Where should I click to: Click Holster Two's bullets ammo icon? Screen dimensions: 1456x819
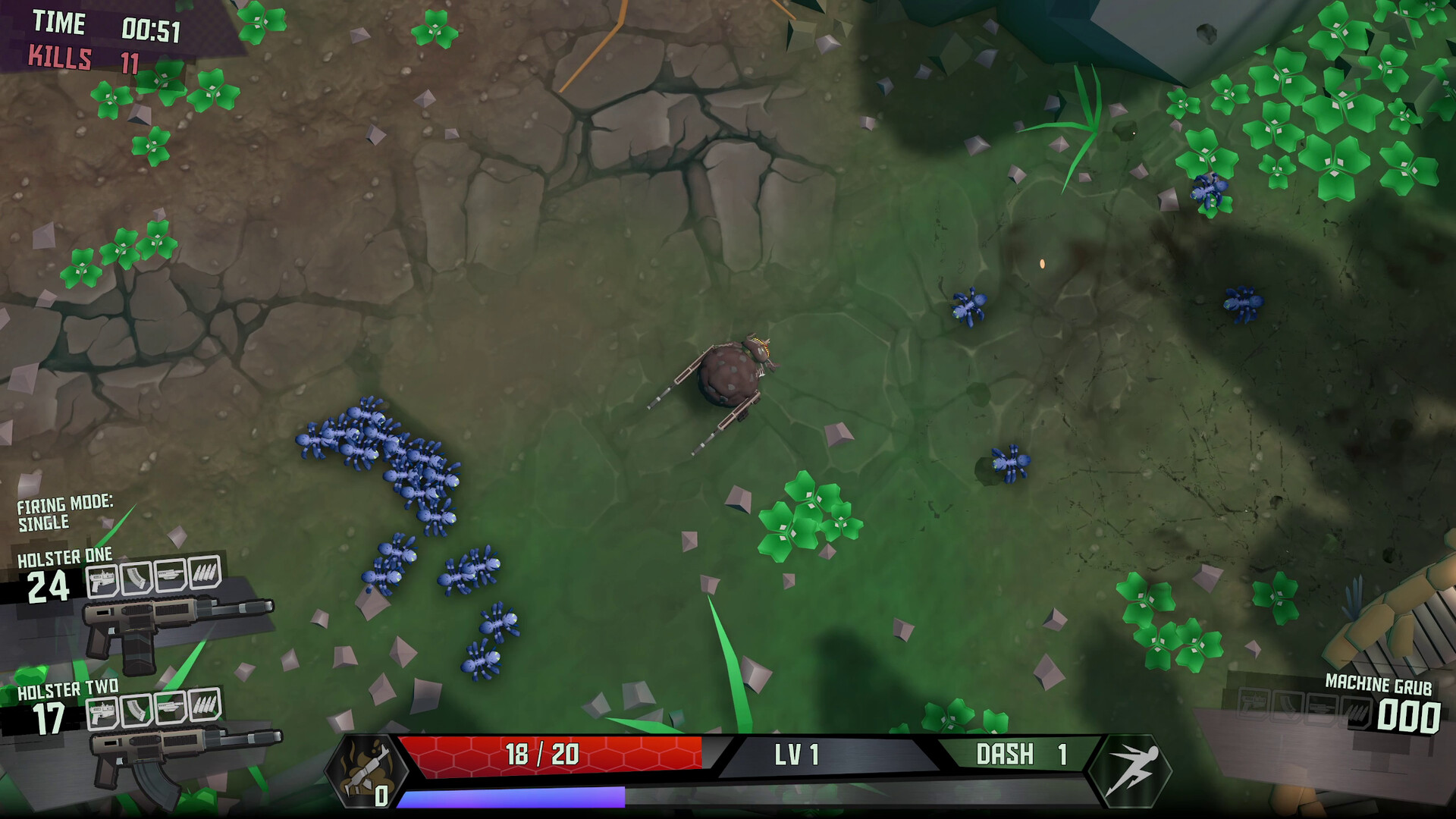tap(204, 705)
